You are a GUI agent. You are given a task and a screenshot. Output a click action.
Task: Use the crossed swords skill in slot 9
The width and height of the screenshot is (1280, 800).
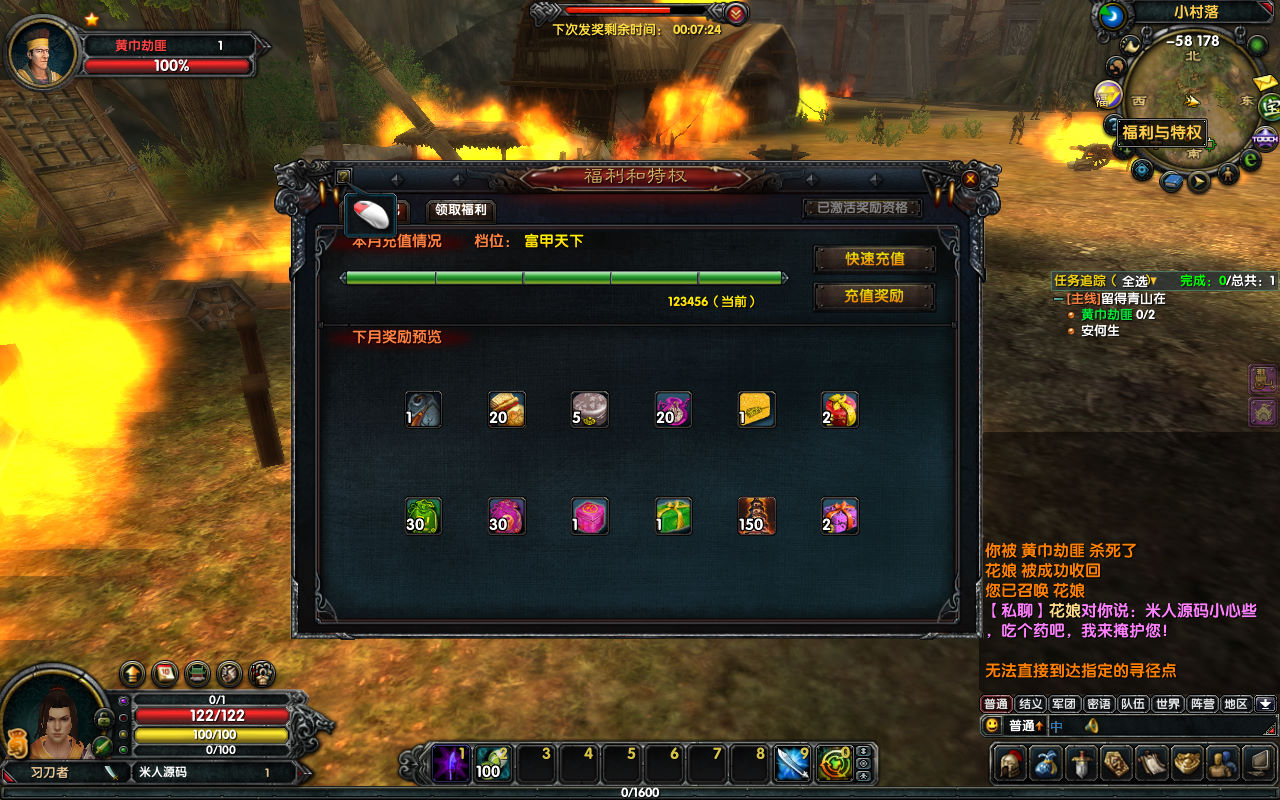point(792,764)
